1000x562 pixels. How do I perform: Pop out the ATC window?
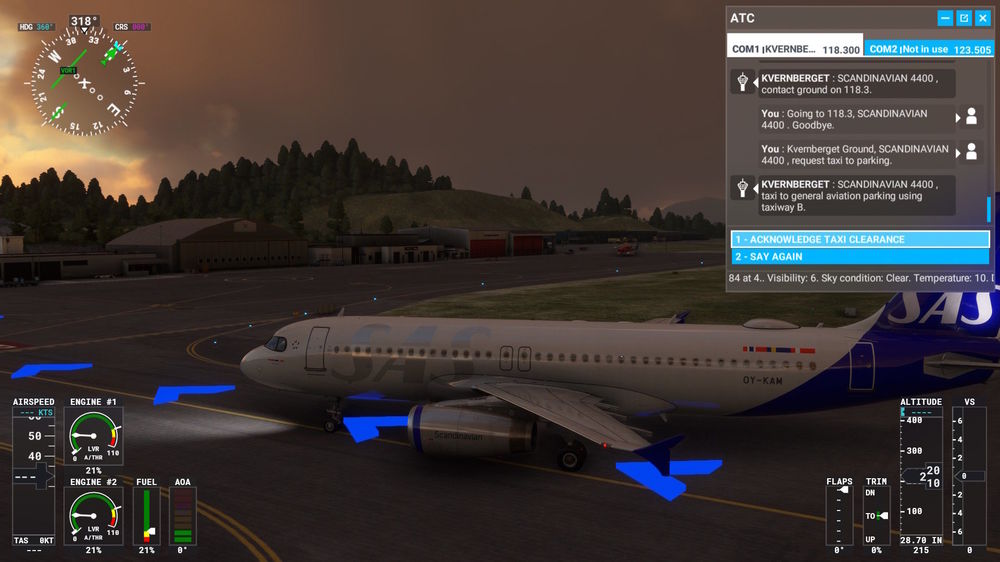coord(964,18)
